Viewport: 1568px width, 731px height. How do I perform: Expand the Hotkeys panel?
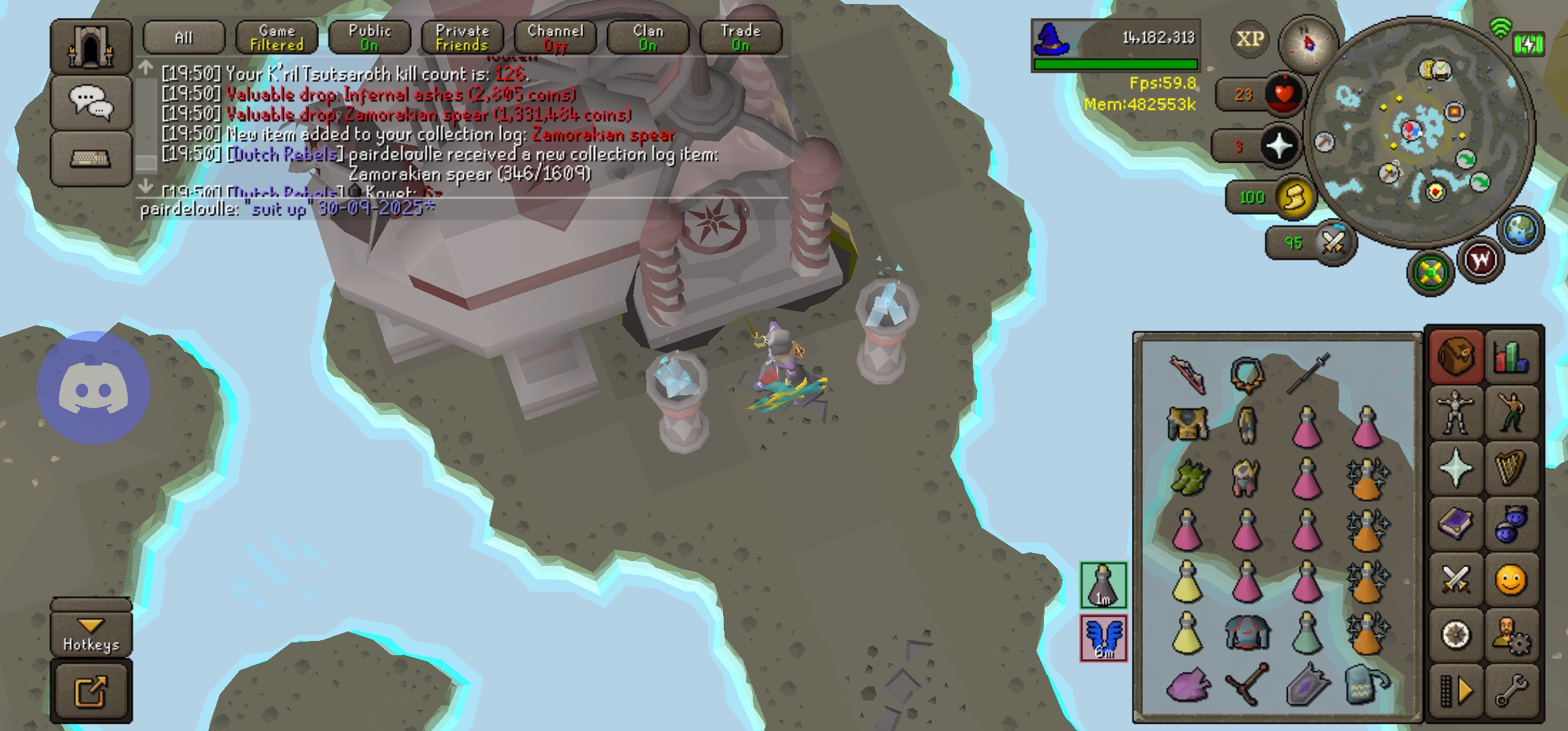pyautogui.click(x=91, y=634)
